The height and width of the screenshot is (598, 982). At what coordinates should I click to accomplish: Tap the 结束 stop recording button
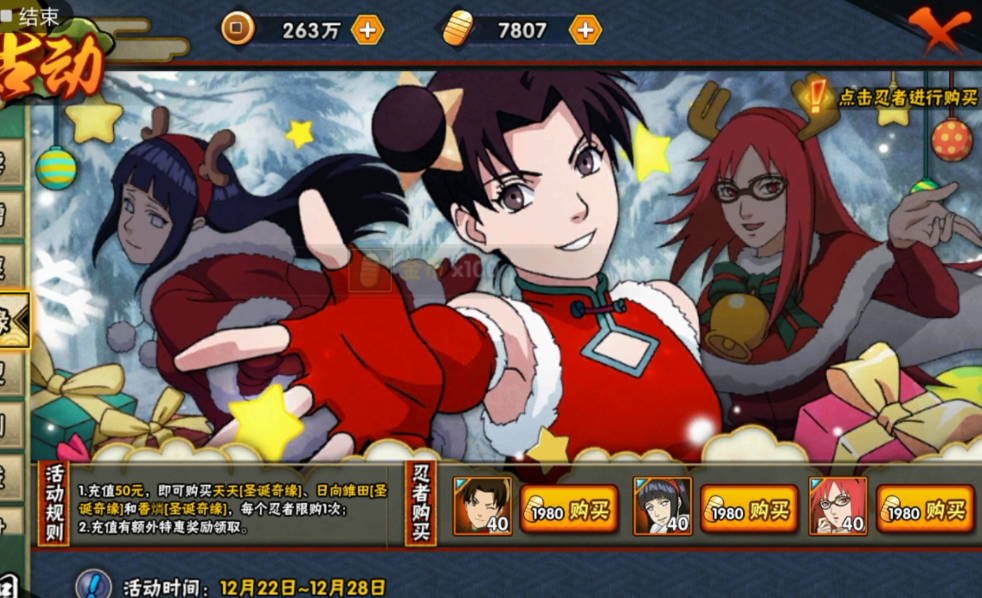click(x=30, y=15)
